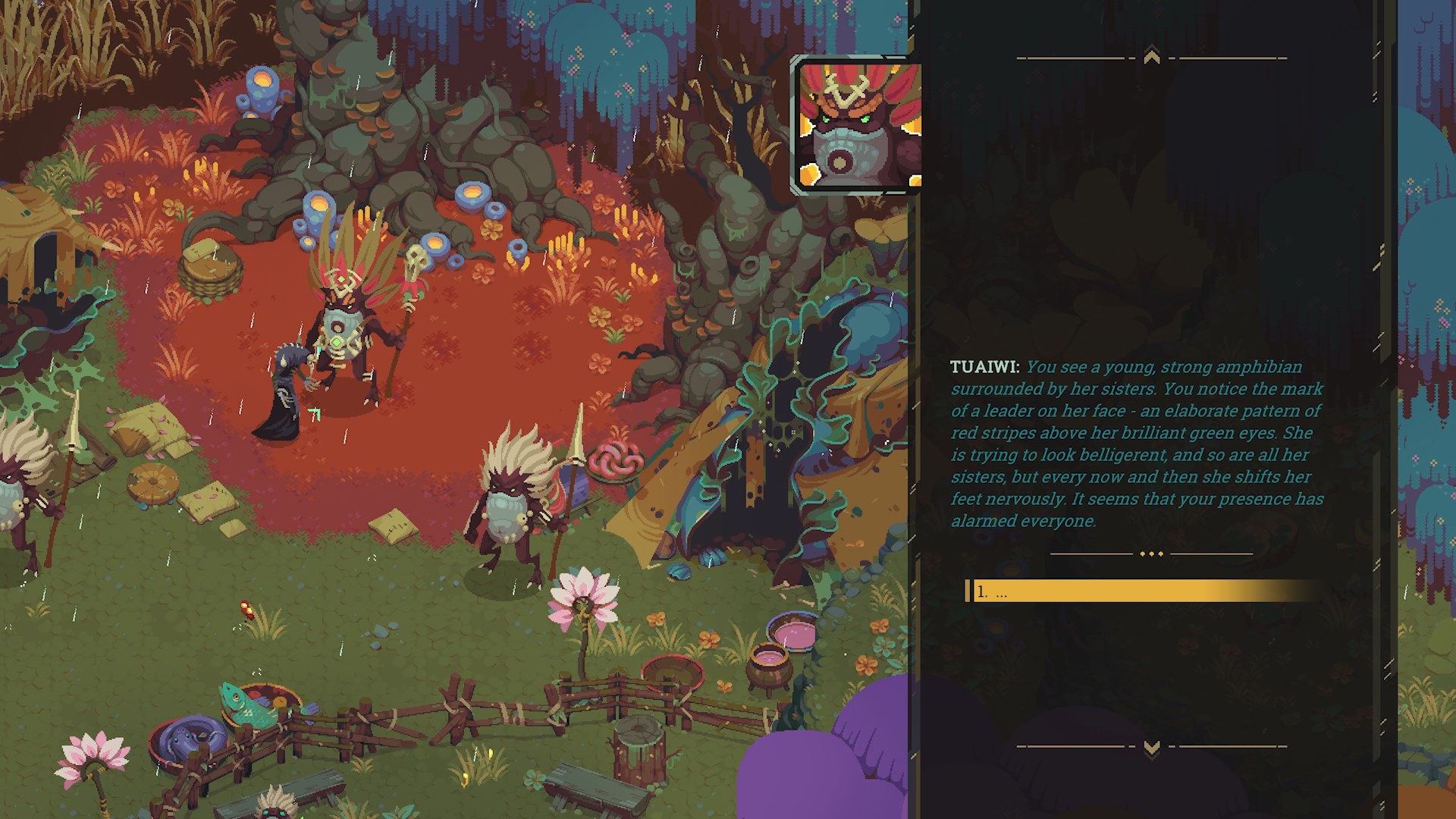
Task: Click the scroll-up arrow above the dialogue
Action: coord(1151,57)
